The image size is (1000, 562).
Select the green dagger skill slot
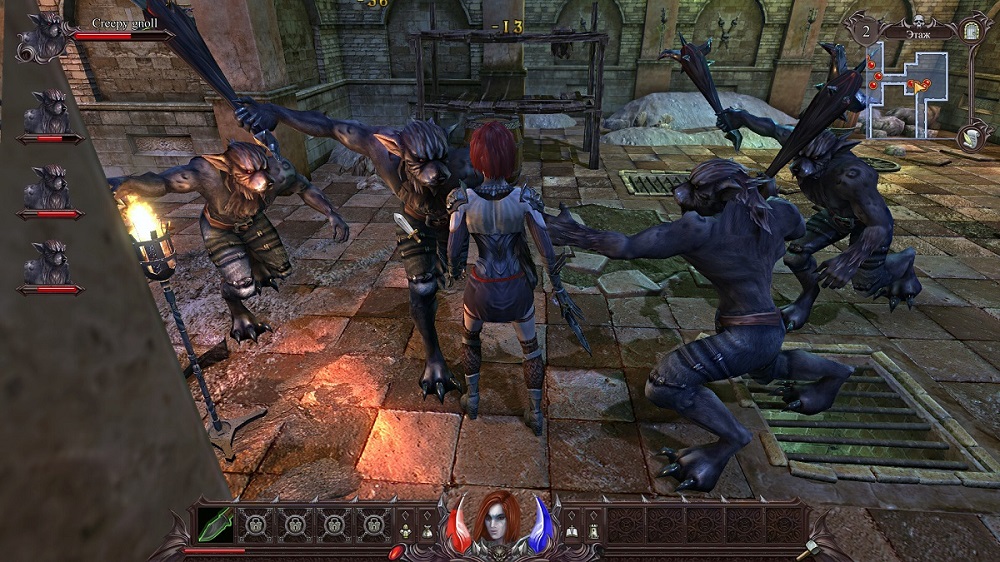click(x=216, y=523)
